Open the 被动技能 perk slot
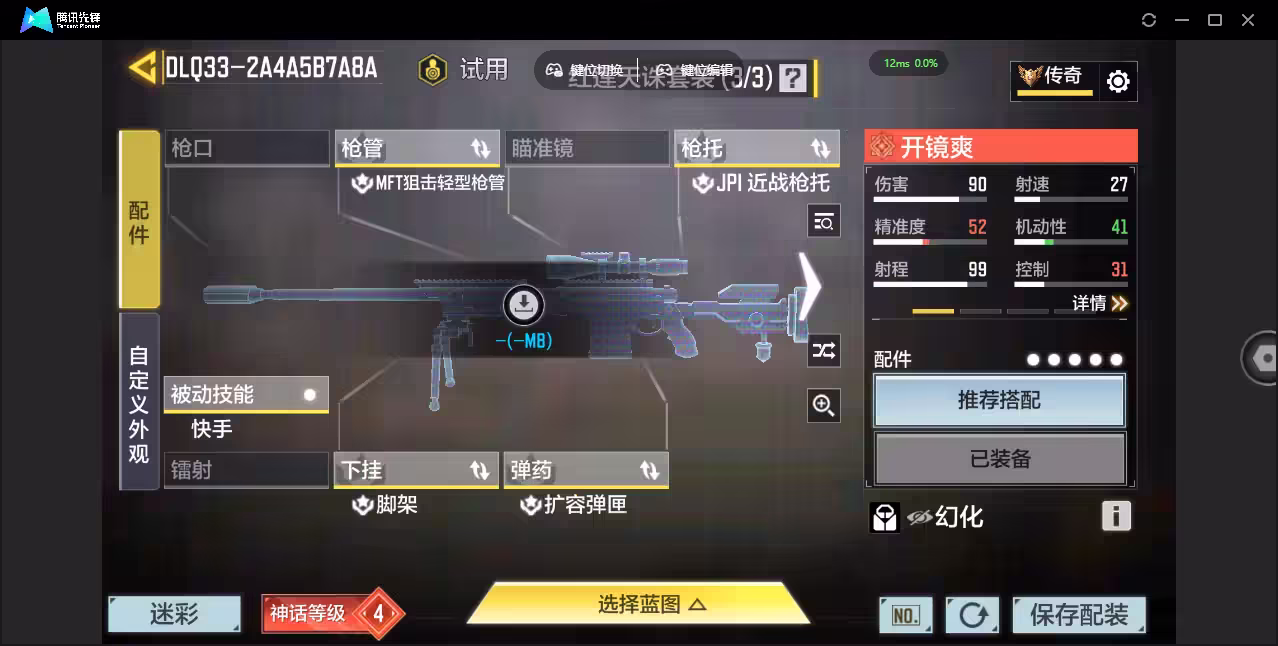 (246, 395)
